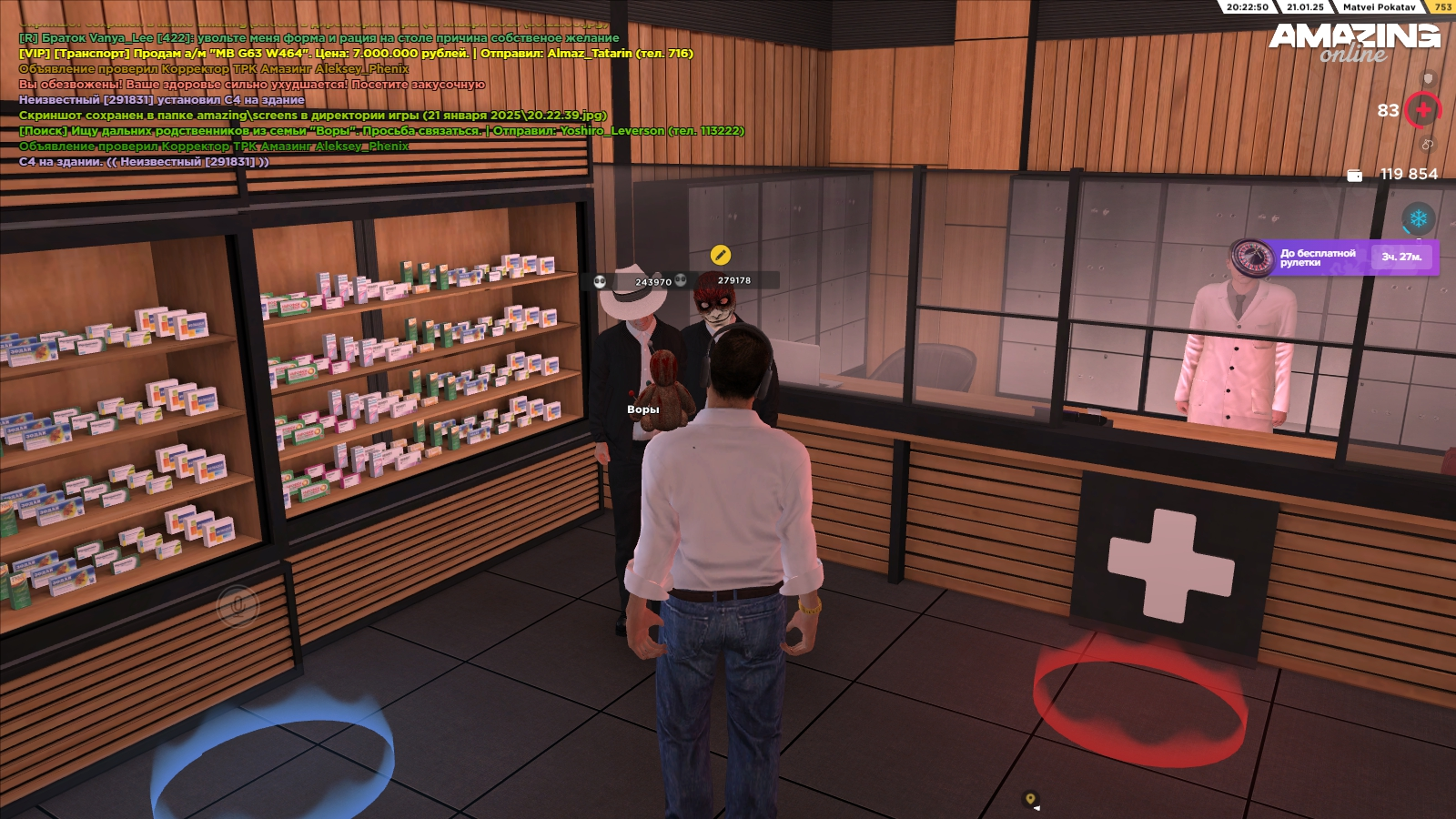
Task: Open the wallet money icon
Action: point(1354,175)
